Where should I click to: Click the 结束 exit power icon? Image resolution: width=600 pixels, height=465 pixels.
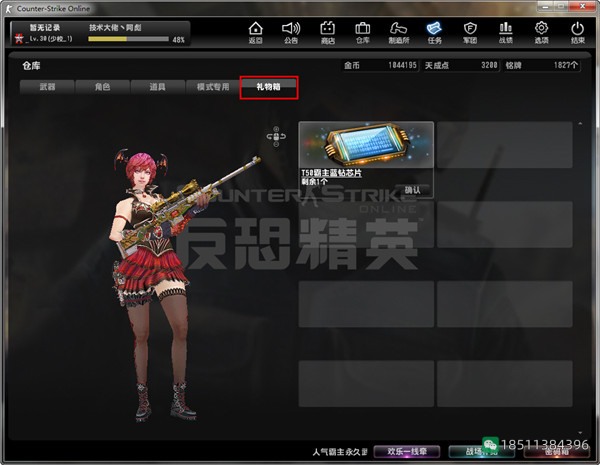coord(578,32)
